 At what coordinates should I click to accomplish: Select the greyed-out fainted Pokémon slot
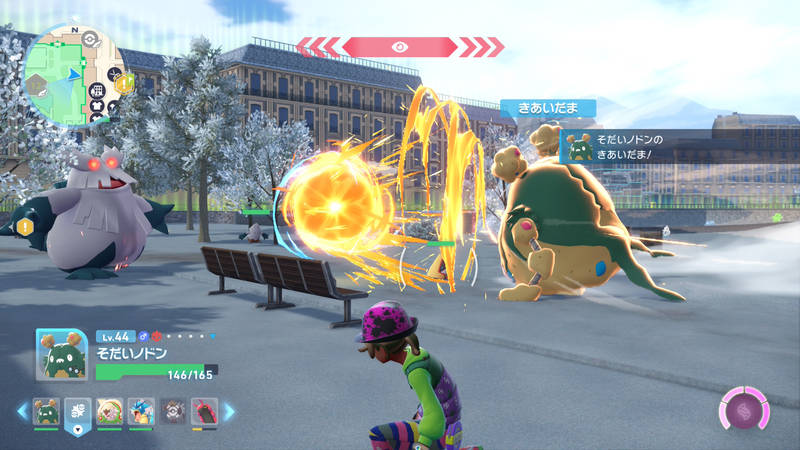point(172,411)
